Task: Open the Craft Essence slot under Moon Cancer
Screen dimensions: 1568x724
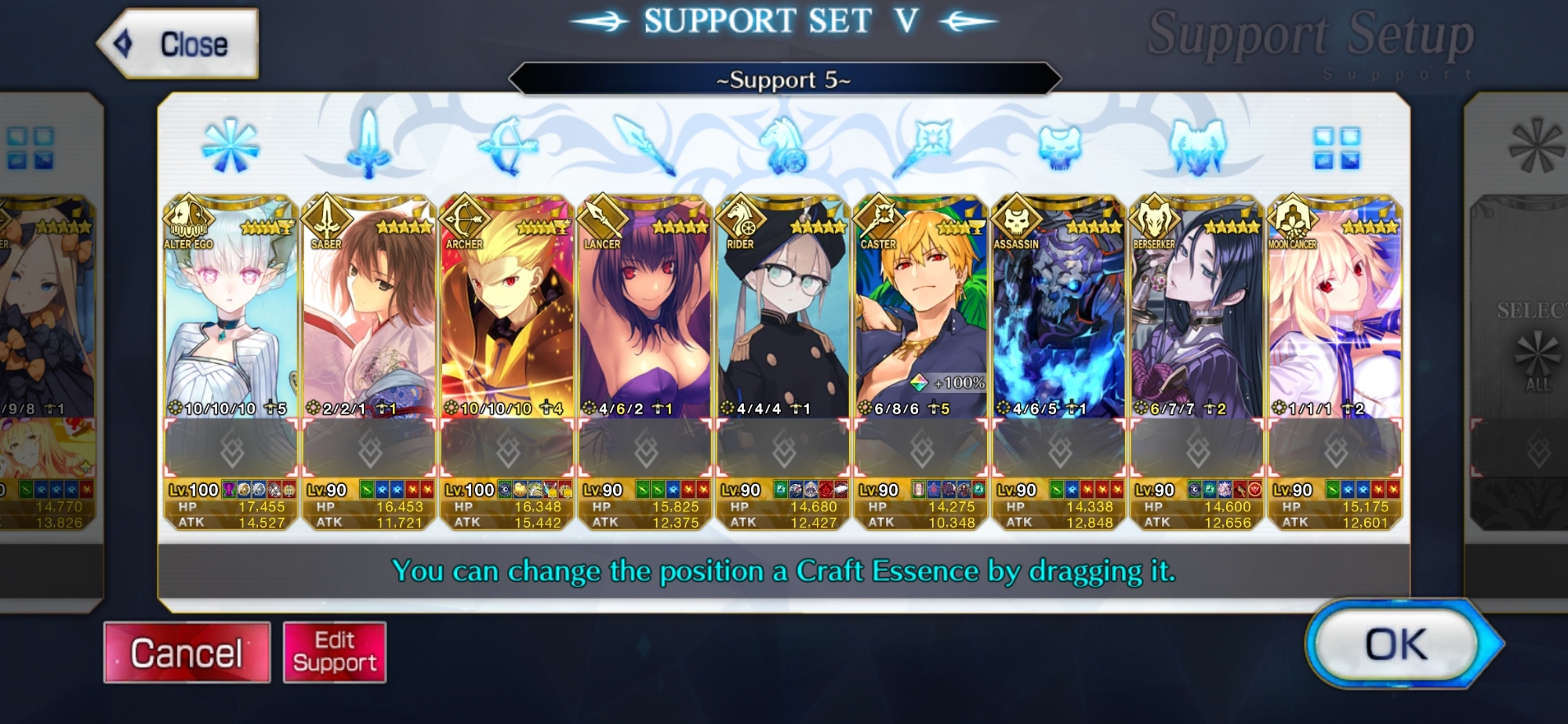Action: pos(1334,449)
